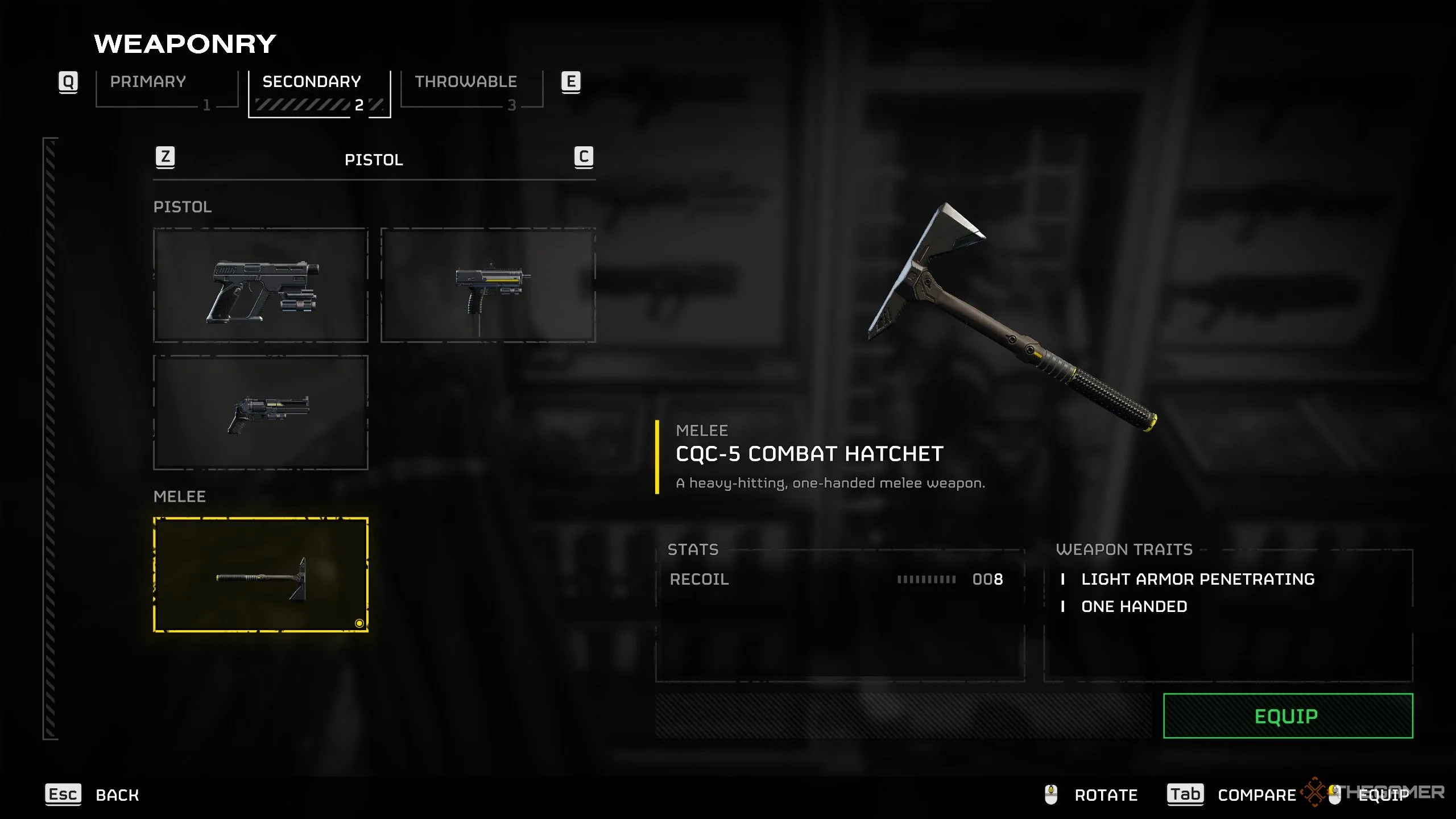Select the machine pistol with yellow stripe
This screenshot has width=1456, height=819.
click(488, 286)
